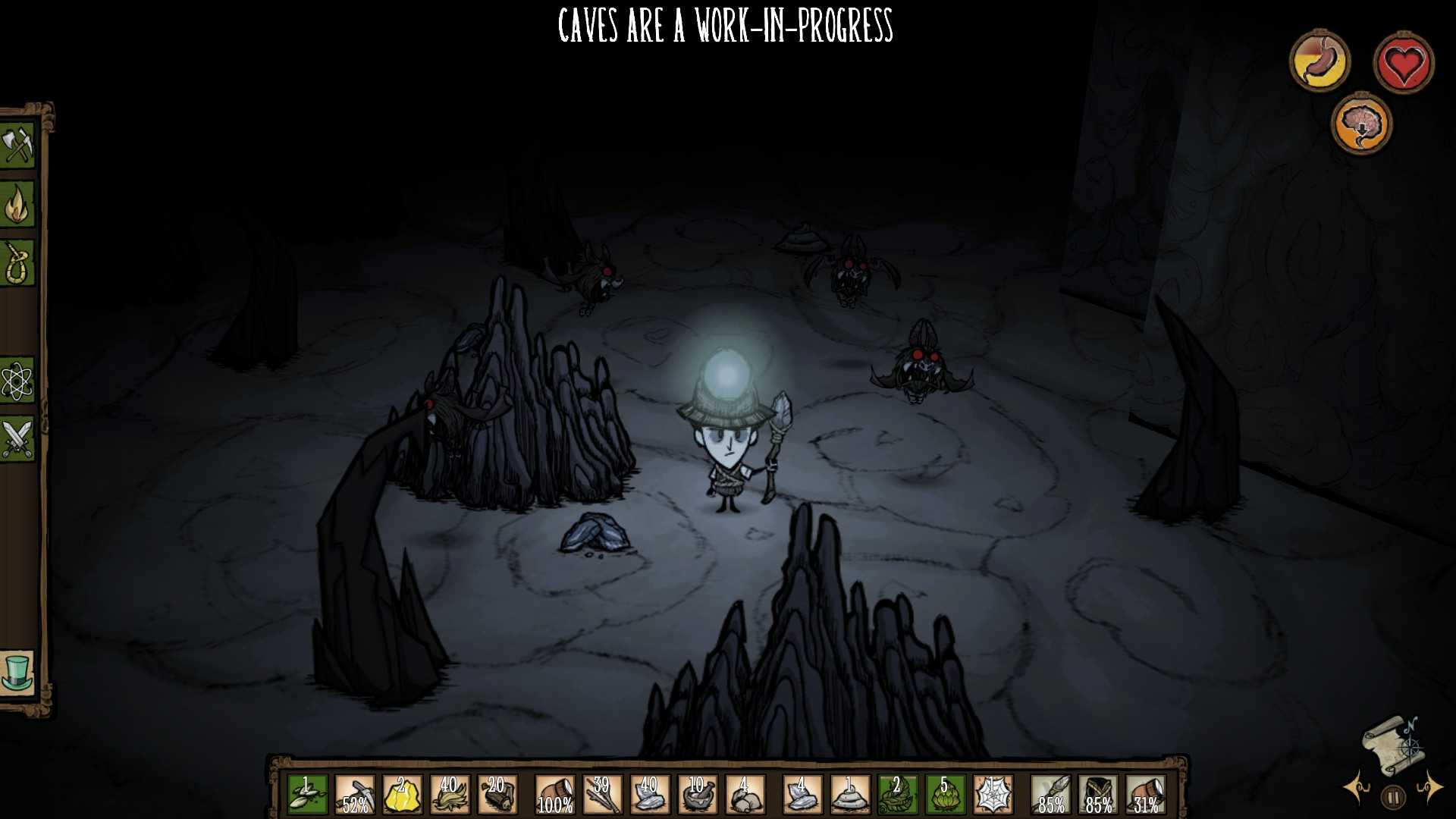The height and width of the screenshot is (819, 1456).
Task: Open the Tools crafting tab
Action: [x=17, y=144]
